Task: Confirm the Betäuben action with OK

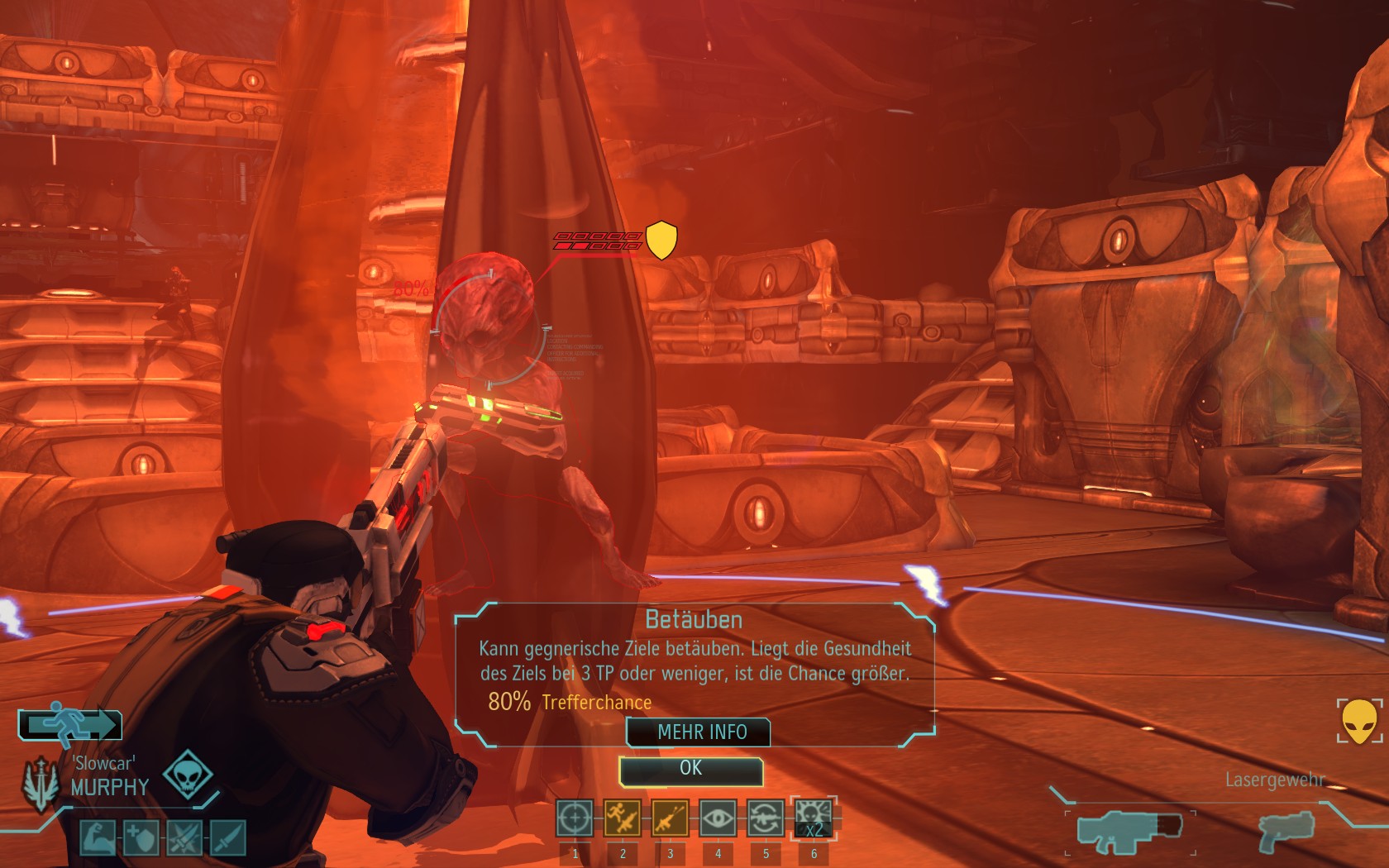Action: 690,769
